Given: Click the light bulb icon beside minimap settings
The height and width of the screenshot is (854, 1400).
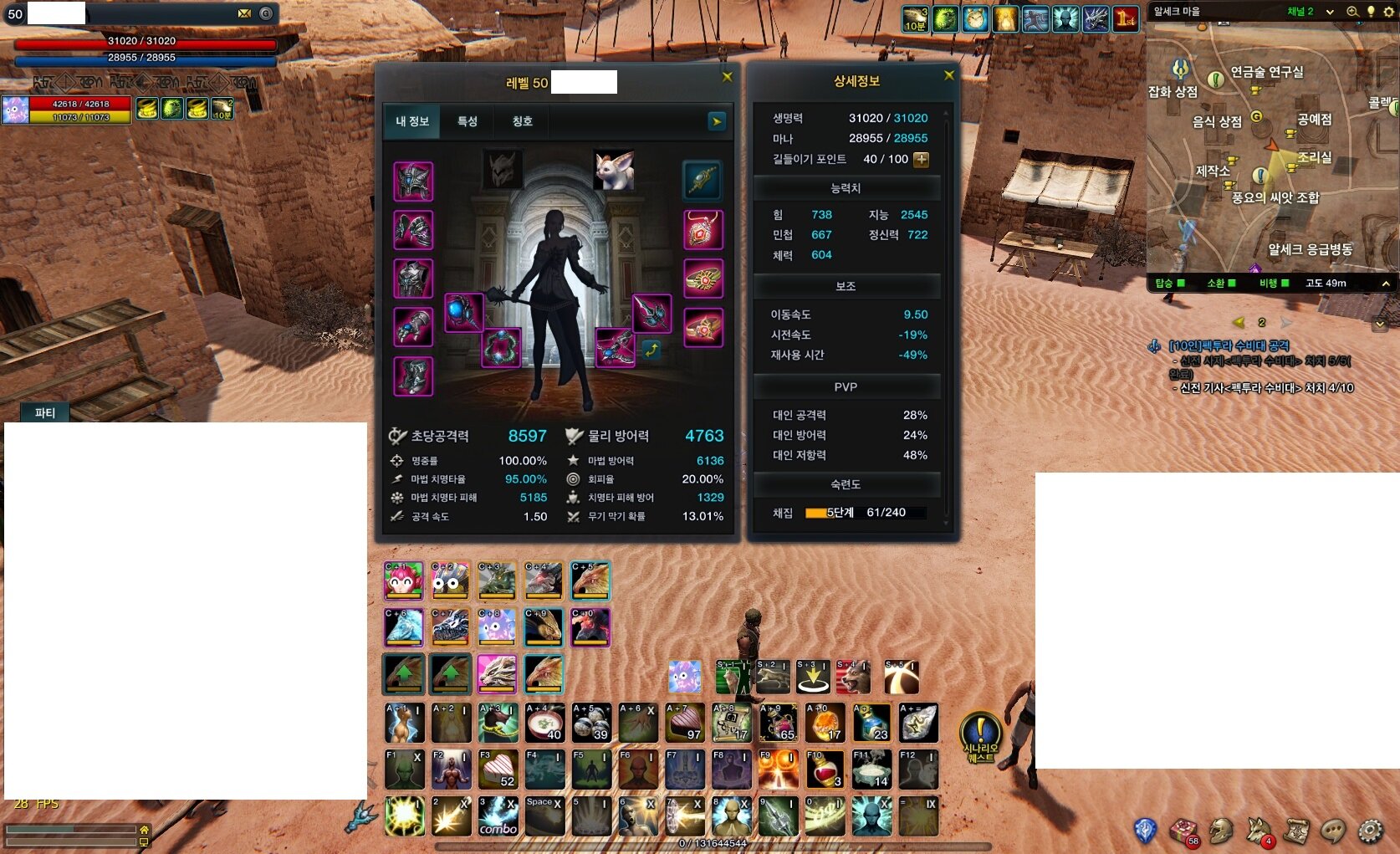Looking at the screenshot, I should point(1372,13).
